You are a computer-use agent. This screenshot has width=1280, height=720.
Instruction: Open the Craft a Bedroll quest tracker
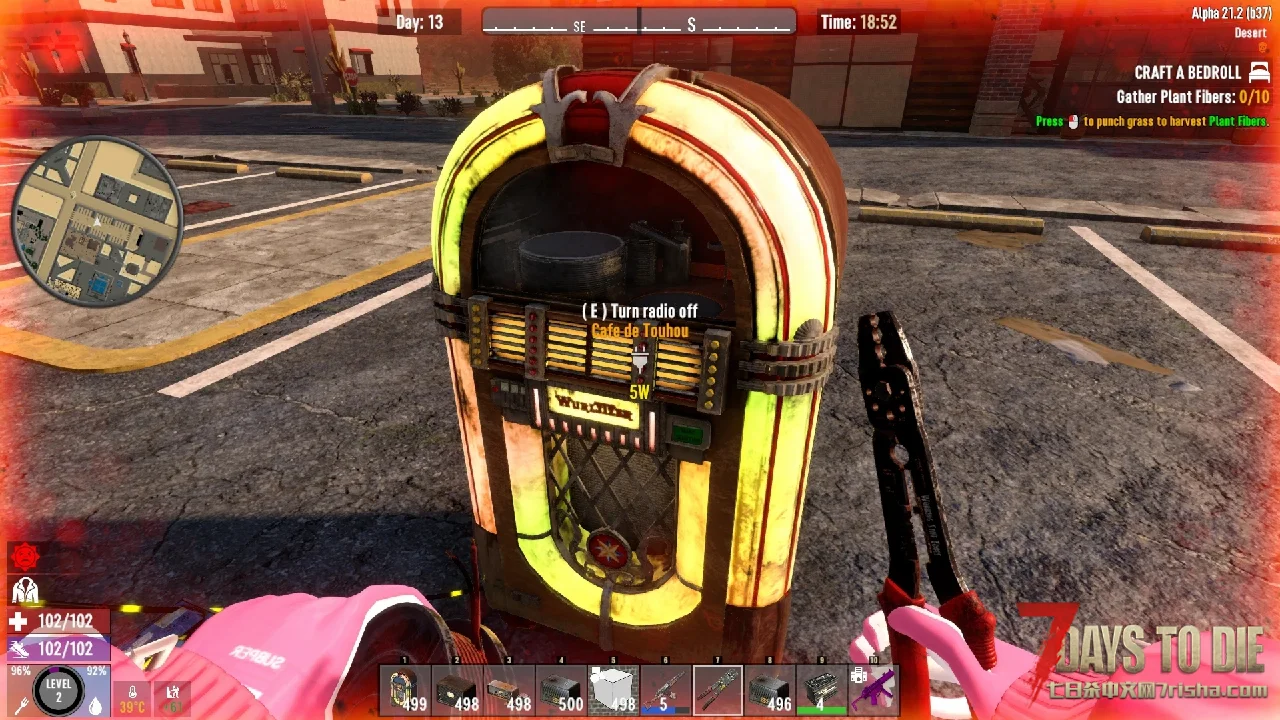(1188, 73)
